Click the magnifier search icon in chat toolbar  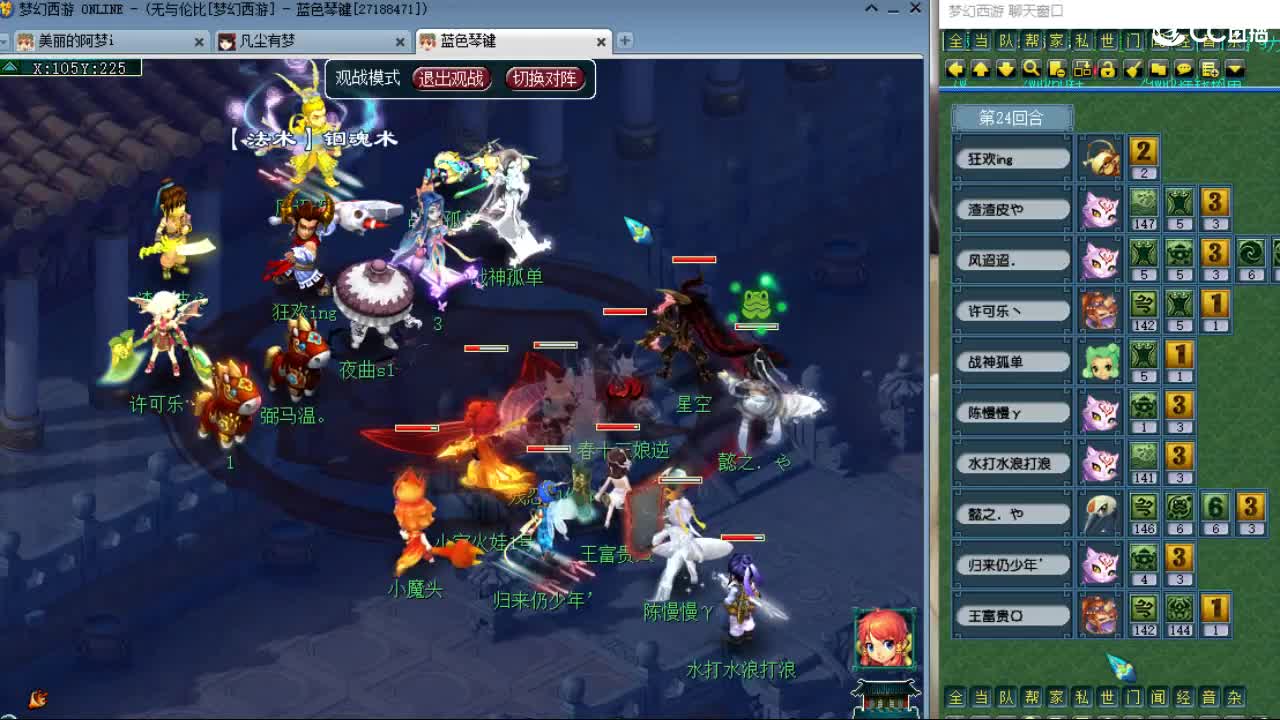[1033, 70]
